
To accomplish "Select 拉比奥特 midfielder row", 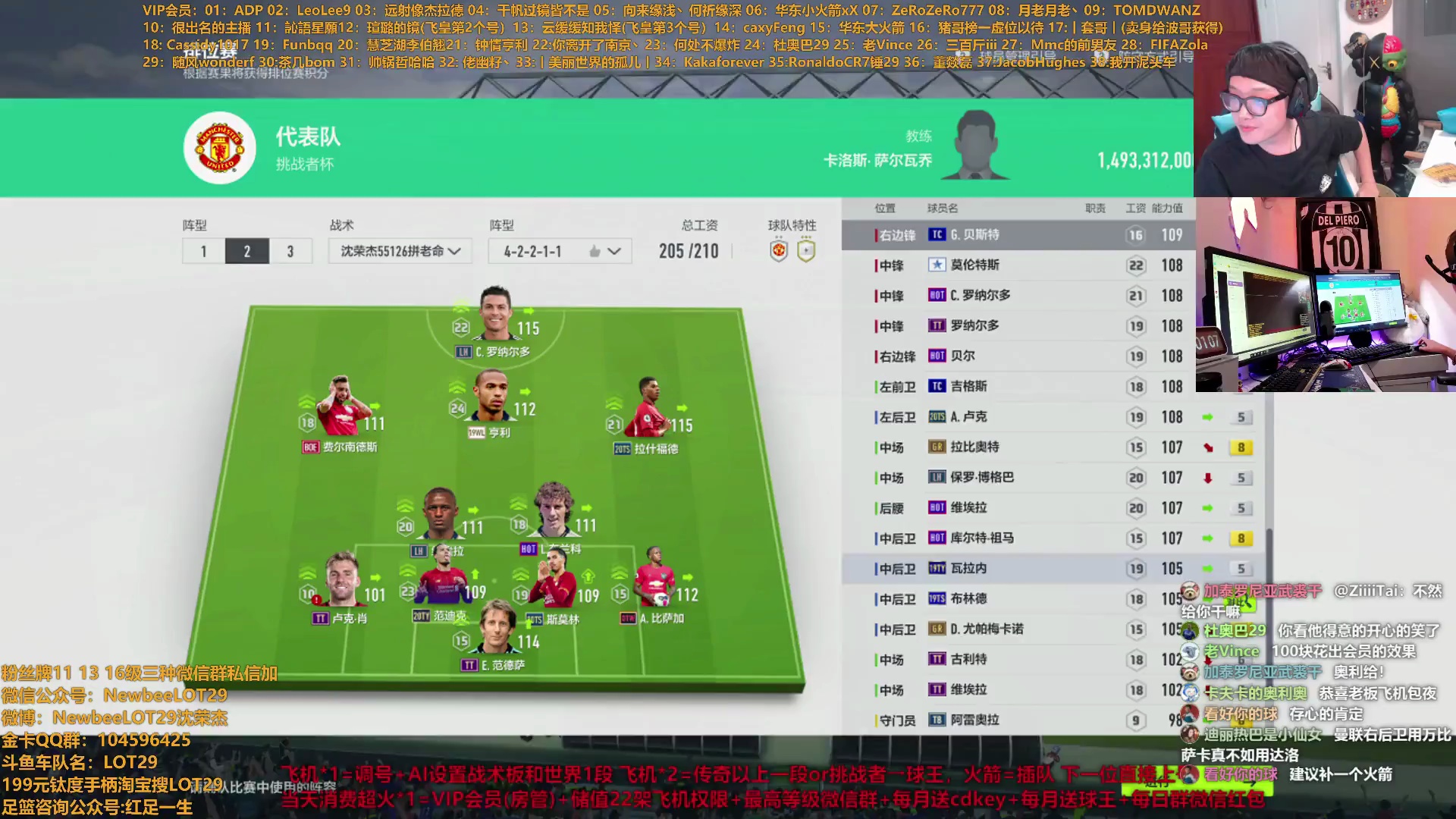I will (1015, 447).
